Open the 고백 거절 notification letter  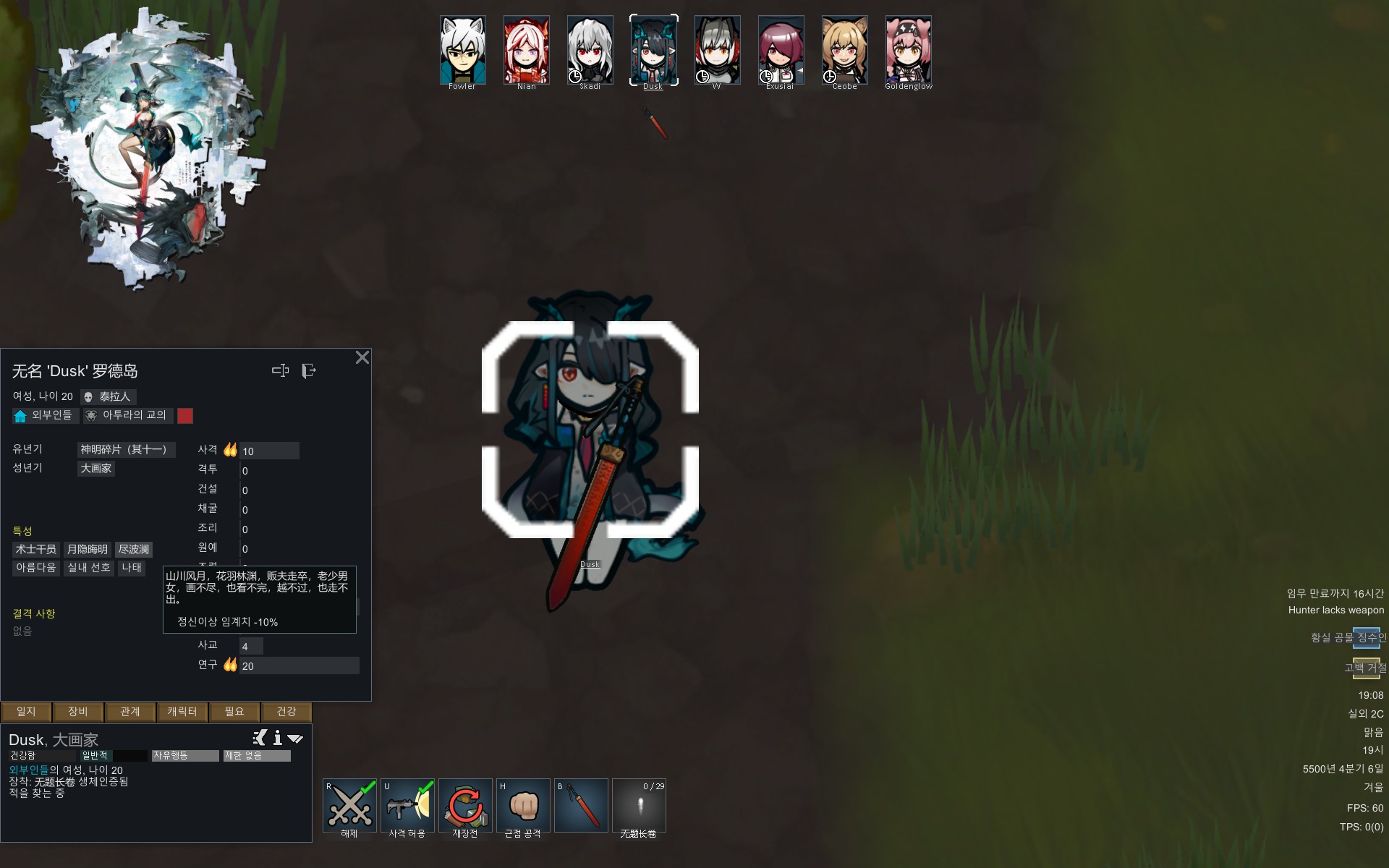click(x=1366, y=668)
